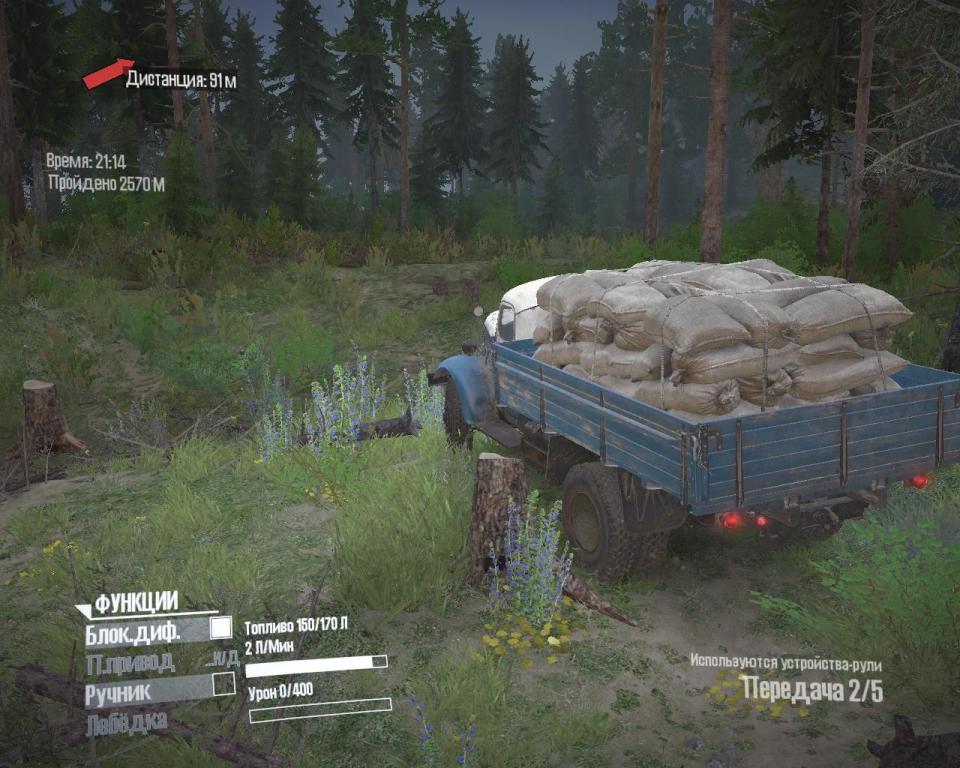
Task: Select the greyed-out П.привод all-wheel drive entry
Action: [x=131, y=661]
